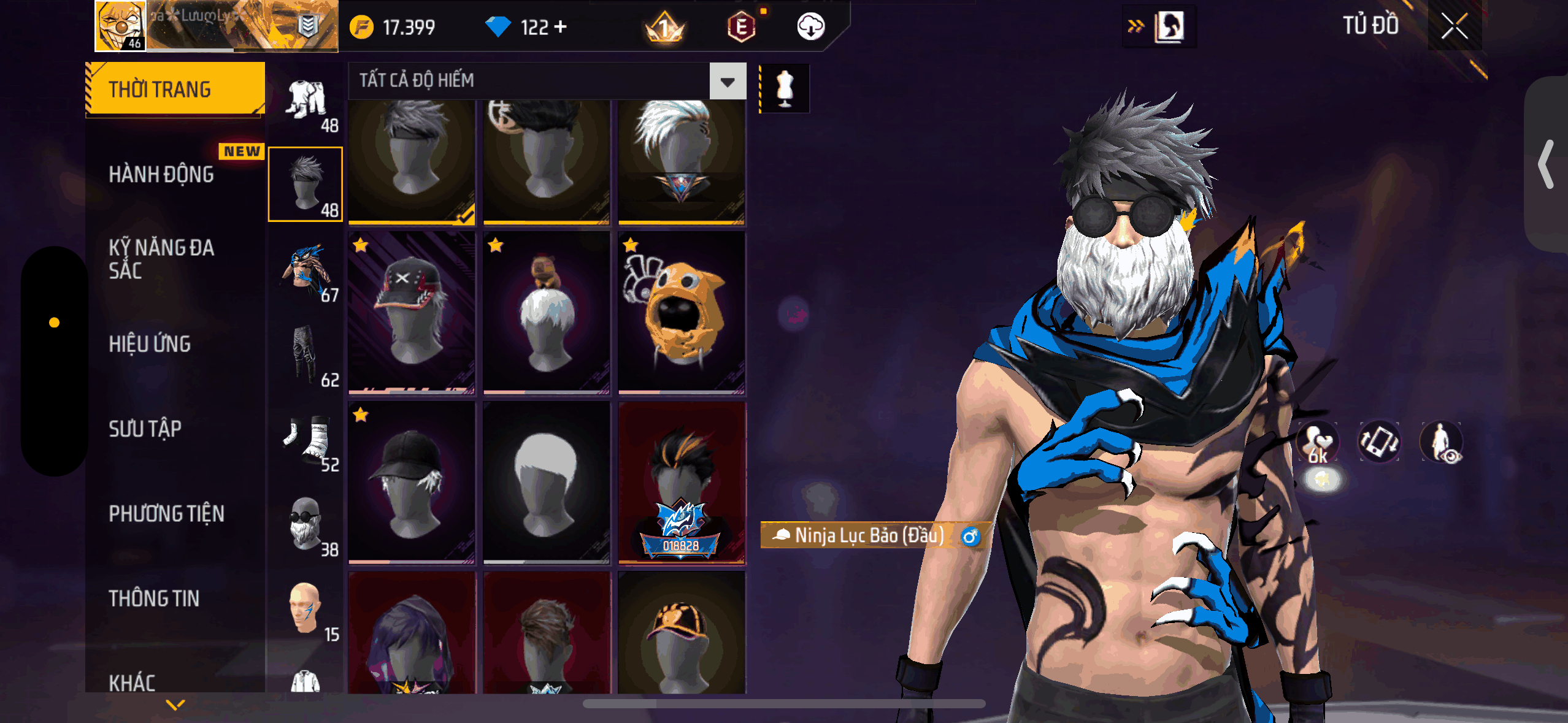The image size is (1568, 723).
Task: Open the pants category with 62 items
Action: click(306, 354)
